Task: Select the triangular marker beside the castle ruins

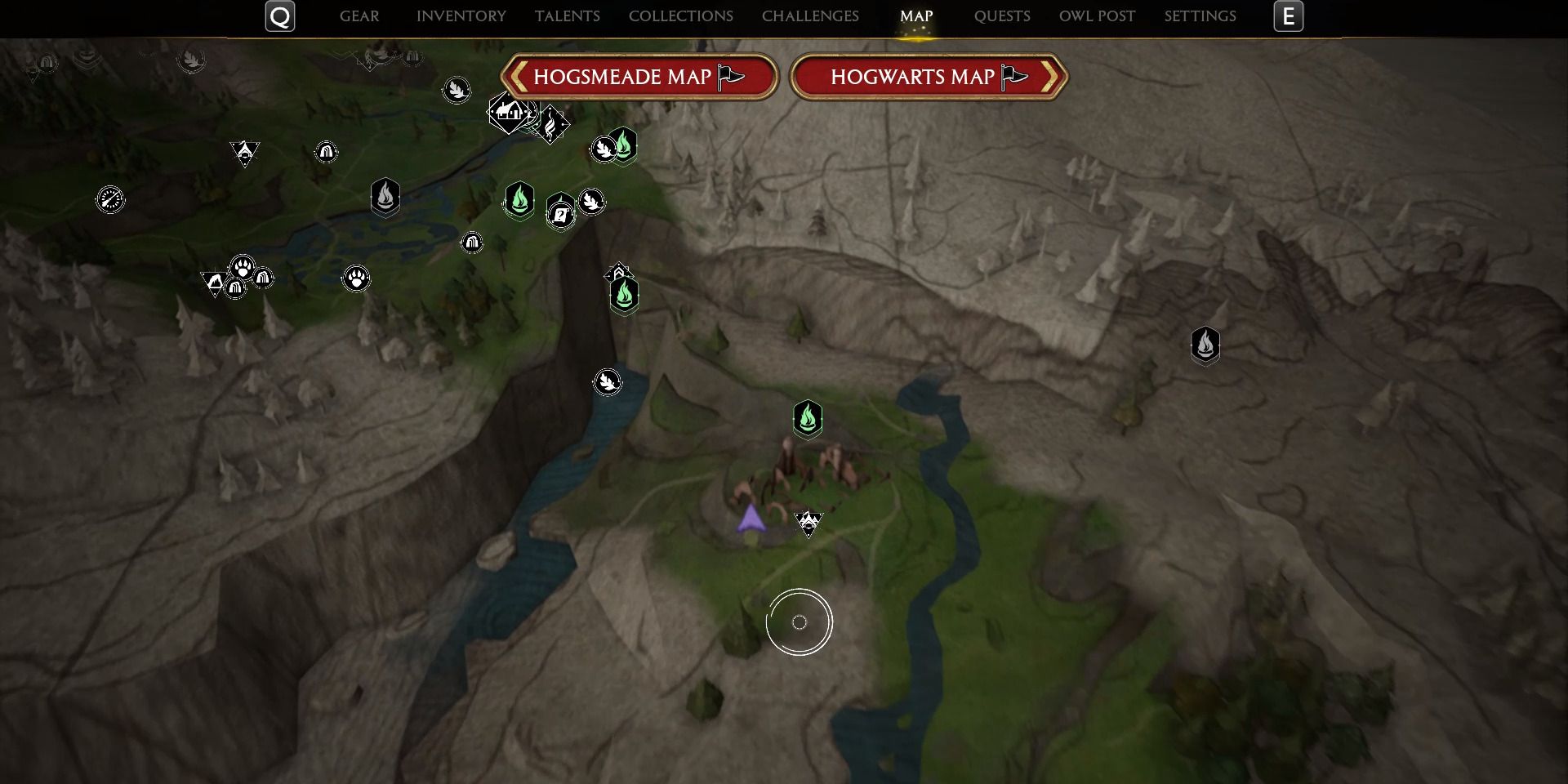Action: tap(808, 523)
